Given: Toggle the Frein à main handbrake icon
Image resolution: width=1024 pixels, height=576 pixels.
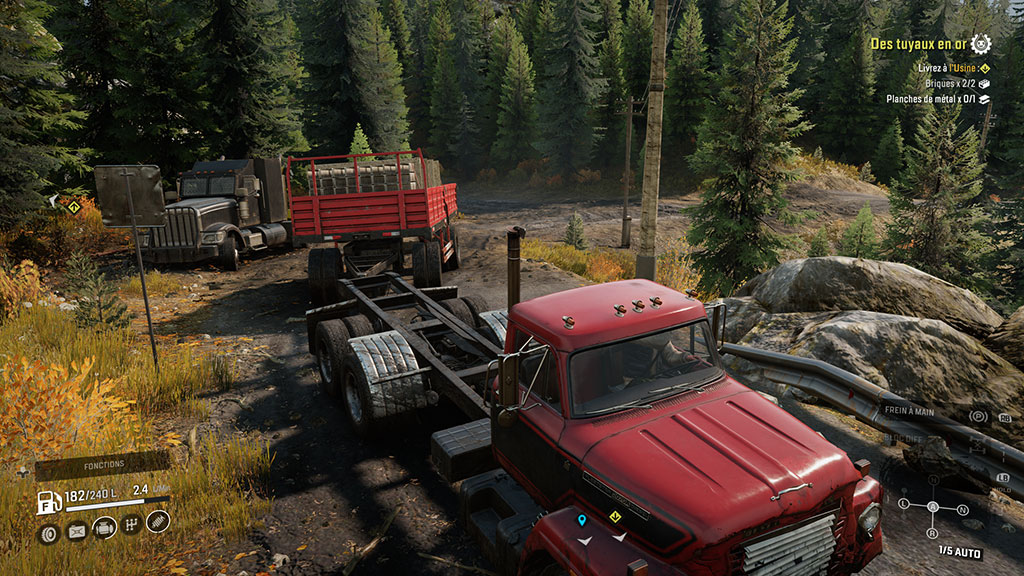Looking at the screenshot, I should [978, 416].
